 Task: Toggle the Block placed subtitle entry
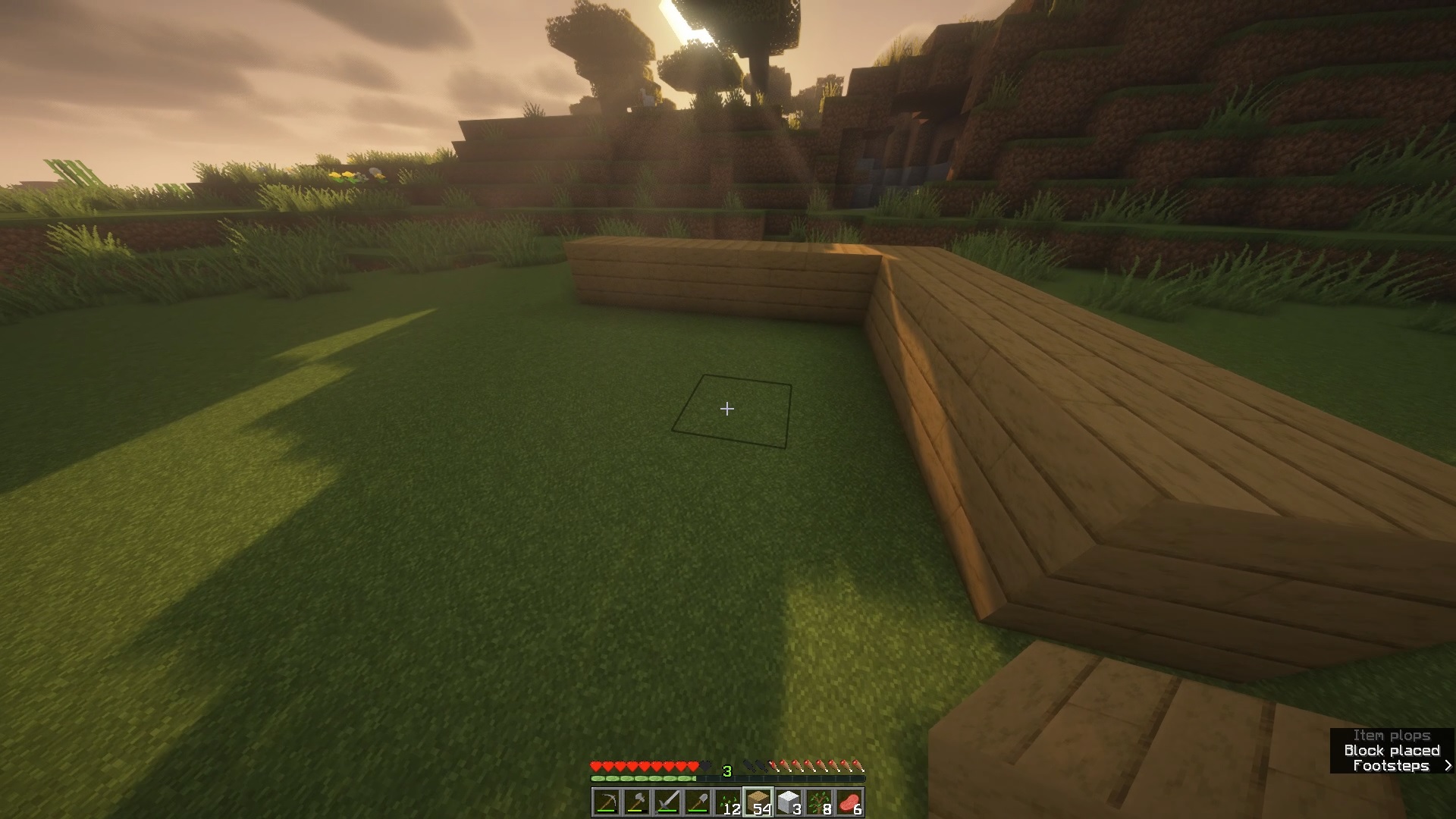click(1392, 750)
